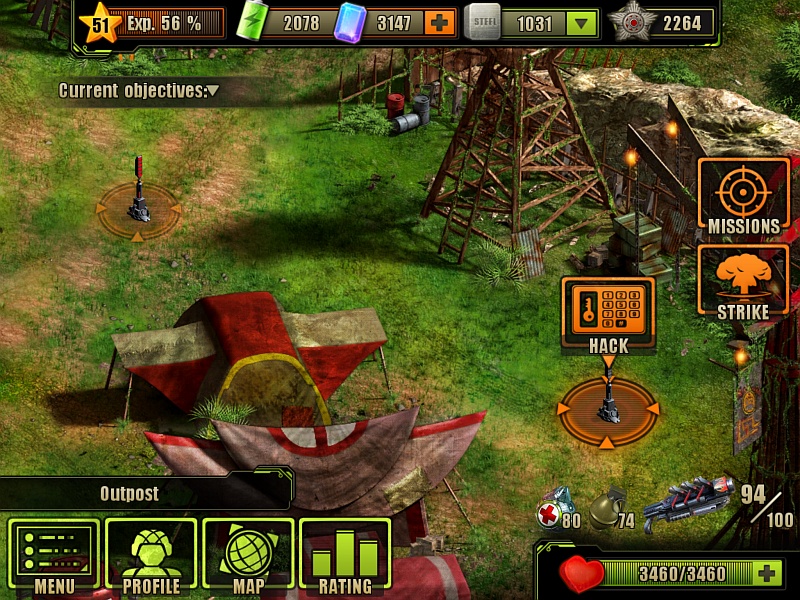Expand the Current objectives dropdown

pos(212,91)
